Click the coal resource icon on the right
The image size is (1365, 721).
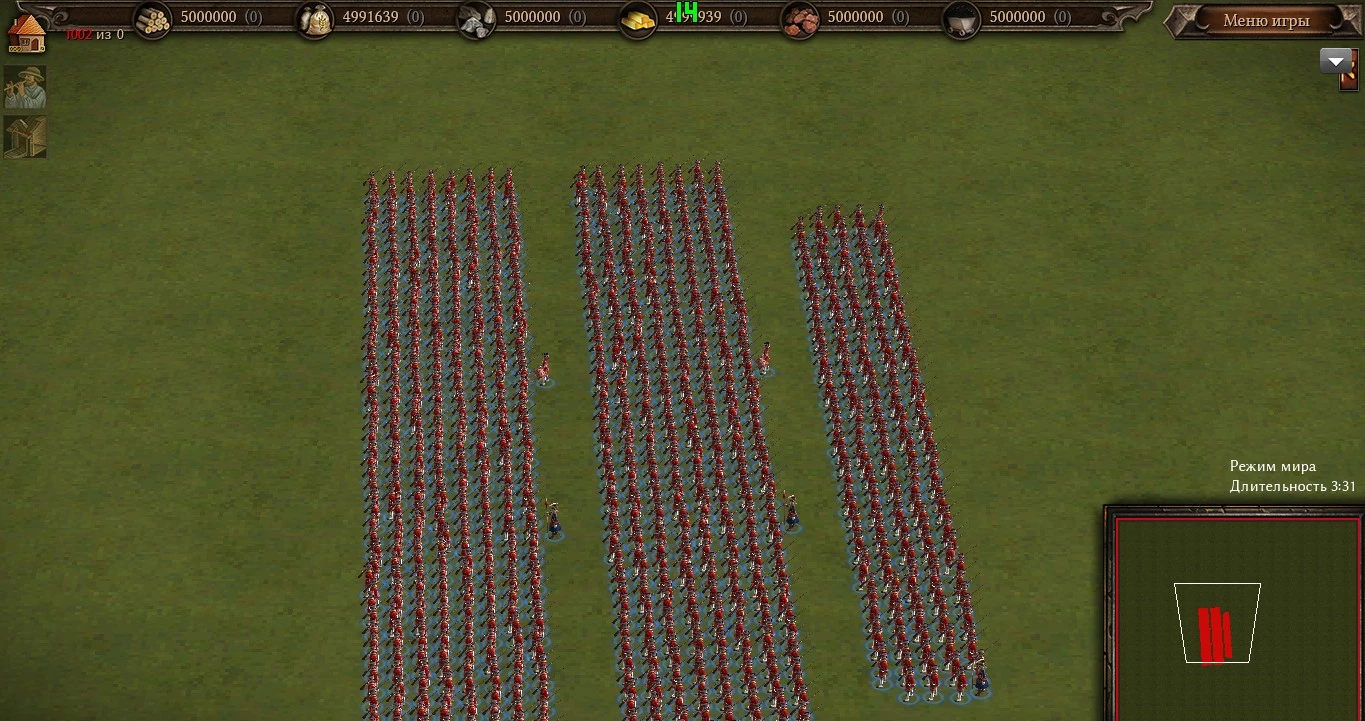point(960,17)
